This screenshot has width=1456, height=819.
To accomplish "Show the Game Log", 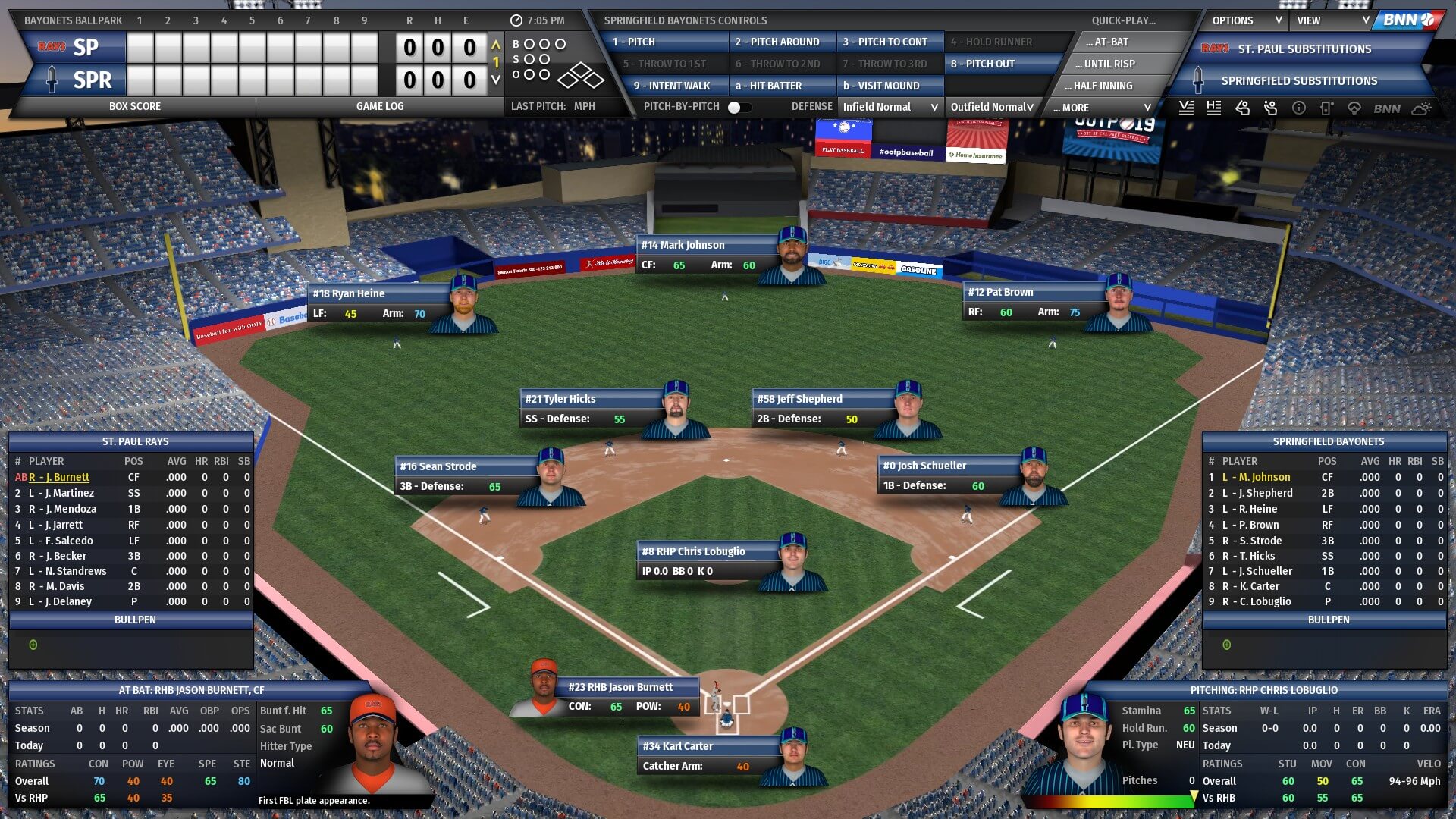I will pyautogui.click(x=380, y=107).
